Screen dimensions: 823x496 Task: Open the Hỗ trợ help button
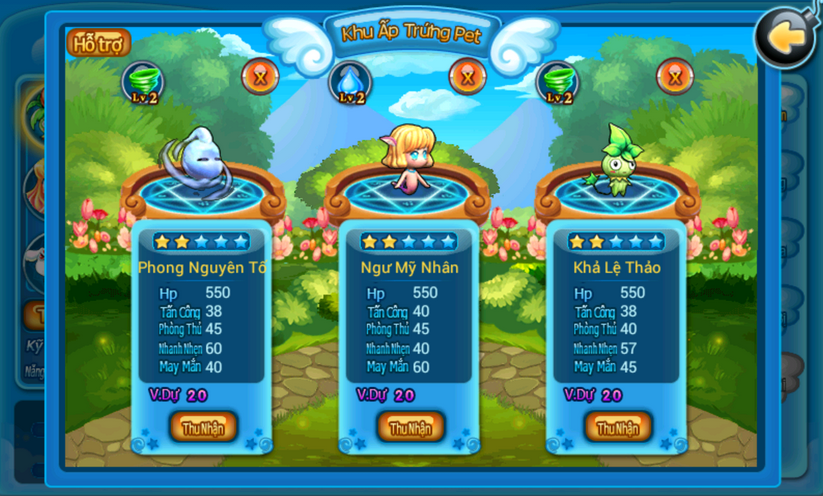tap(98, 43)
